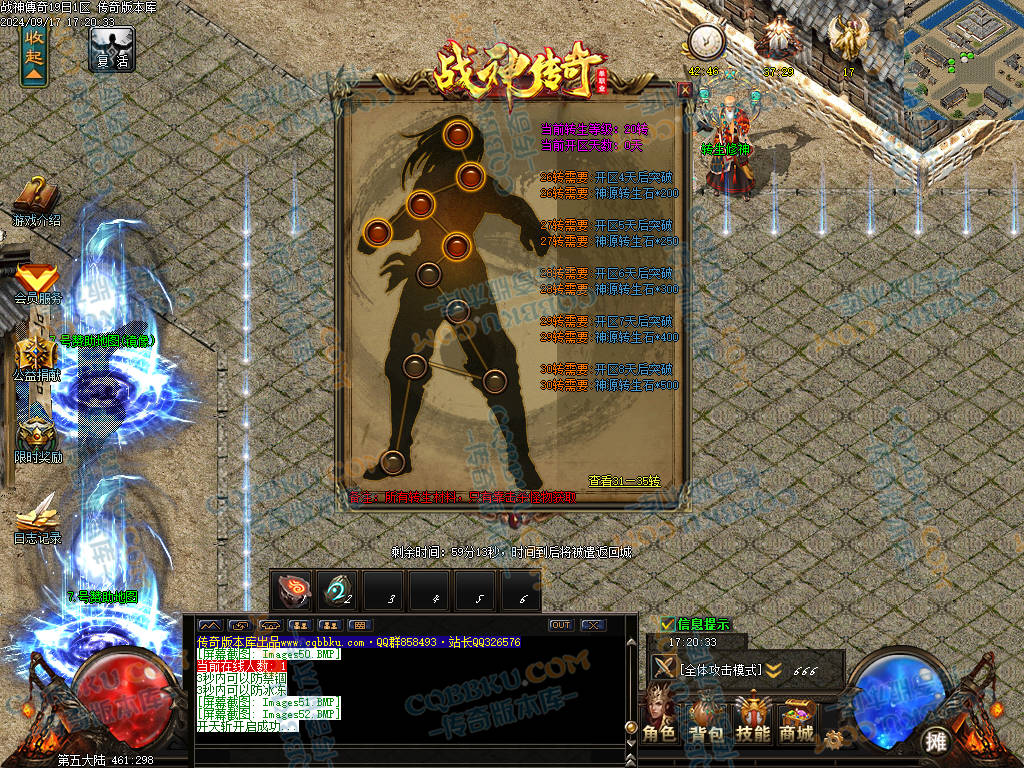Toggle the 信息提示 checkbox
The image size is (1024, 768).
667,625
